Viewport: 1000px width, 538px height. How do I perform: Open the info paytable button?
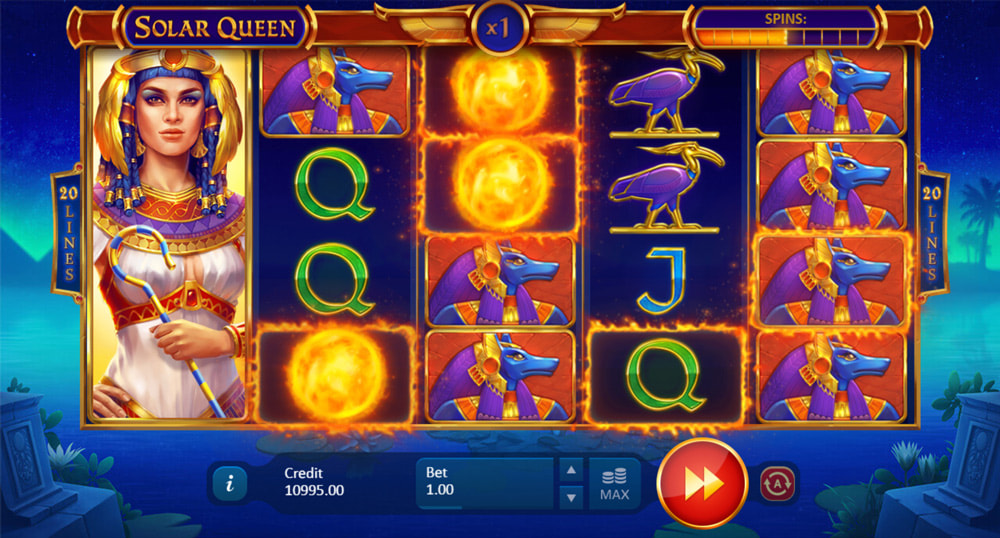tap(230, 483)
